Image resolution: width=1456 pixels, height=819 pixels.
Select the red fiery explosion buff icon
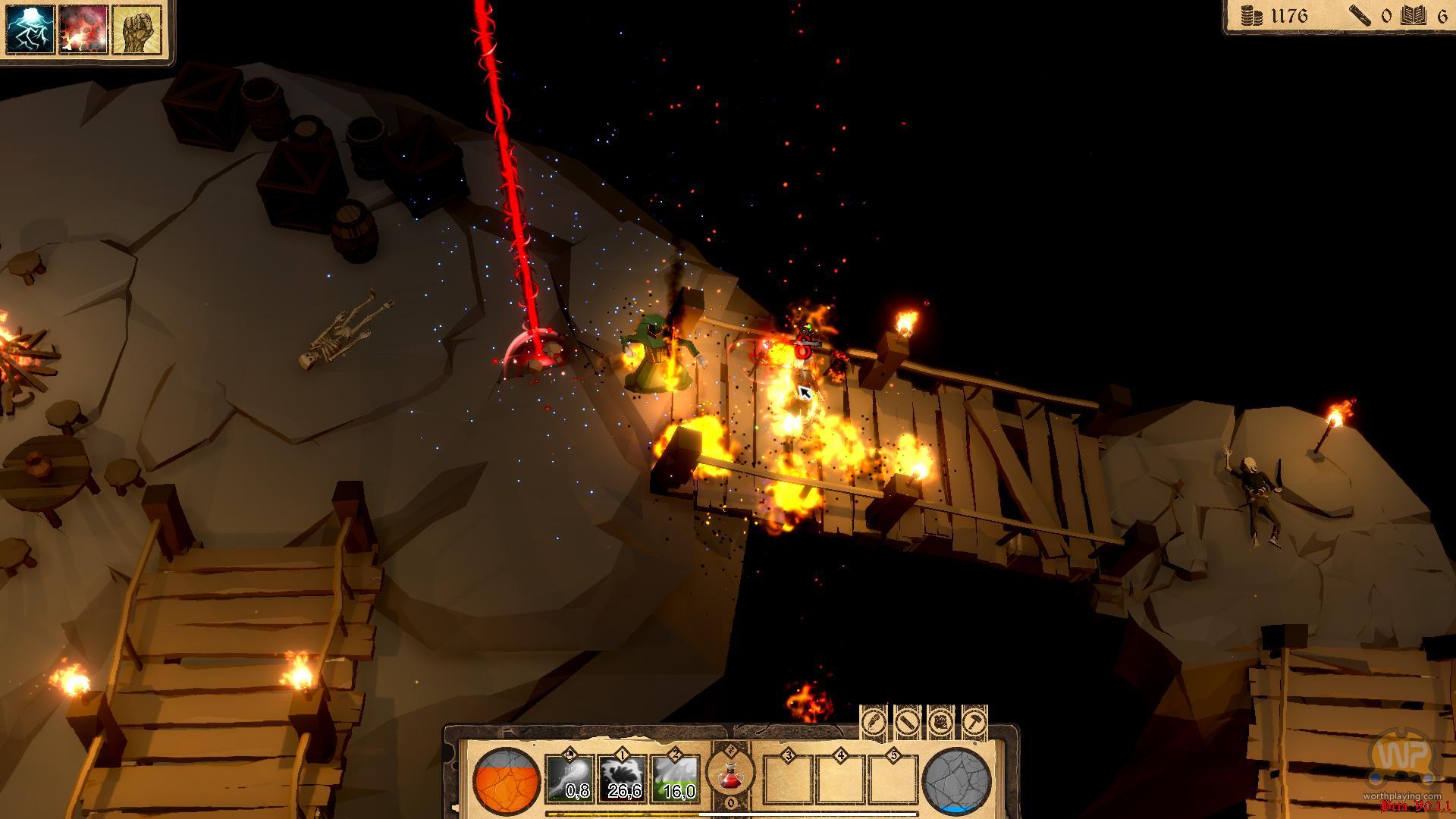point(83,30)
